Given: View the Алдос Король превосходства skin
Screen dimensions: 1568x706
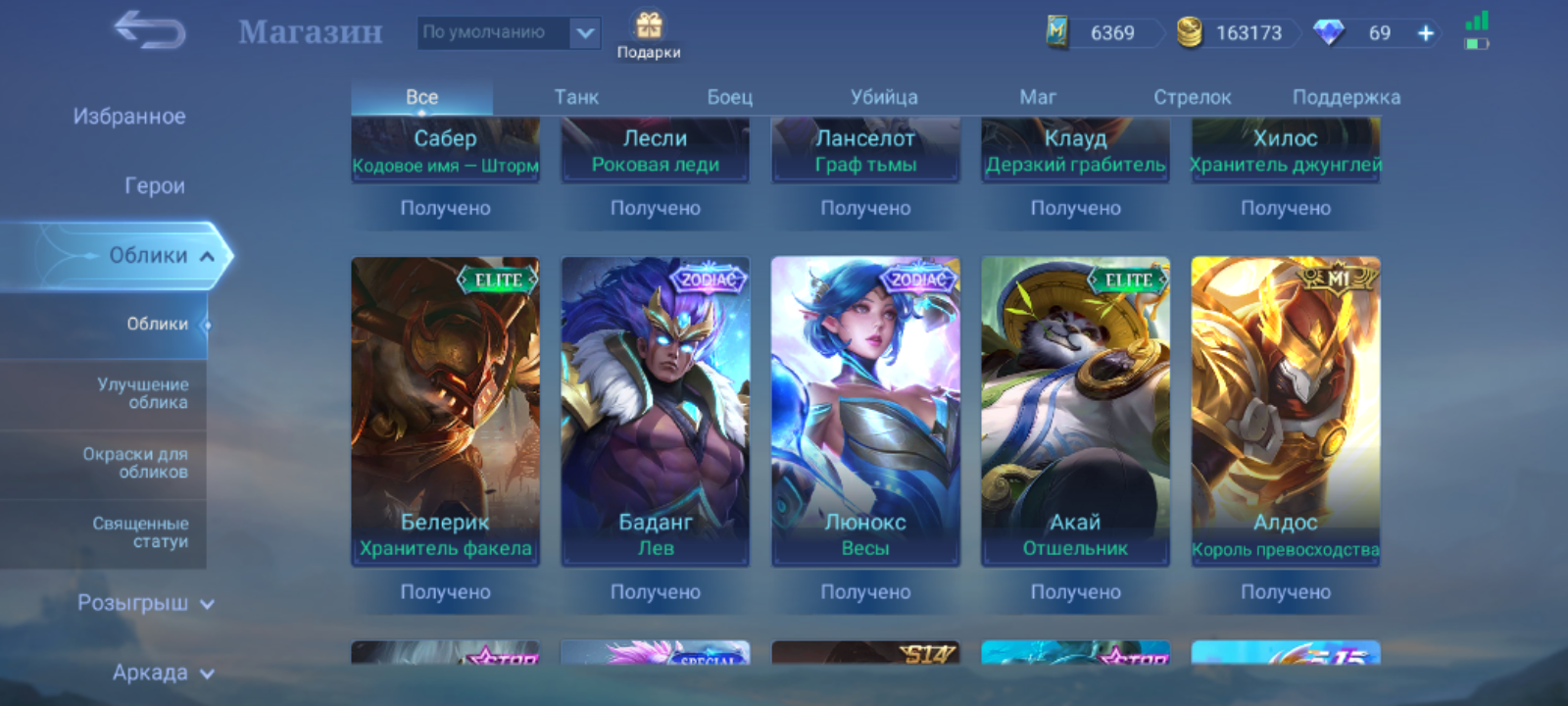Looking at the screenshot, I should [x=1285, y=412].
